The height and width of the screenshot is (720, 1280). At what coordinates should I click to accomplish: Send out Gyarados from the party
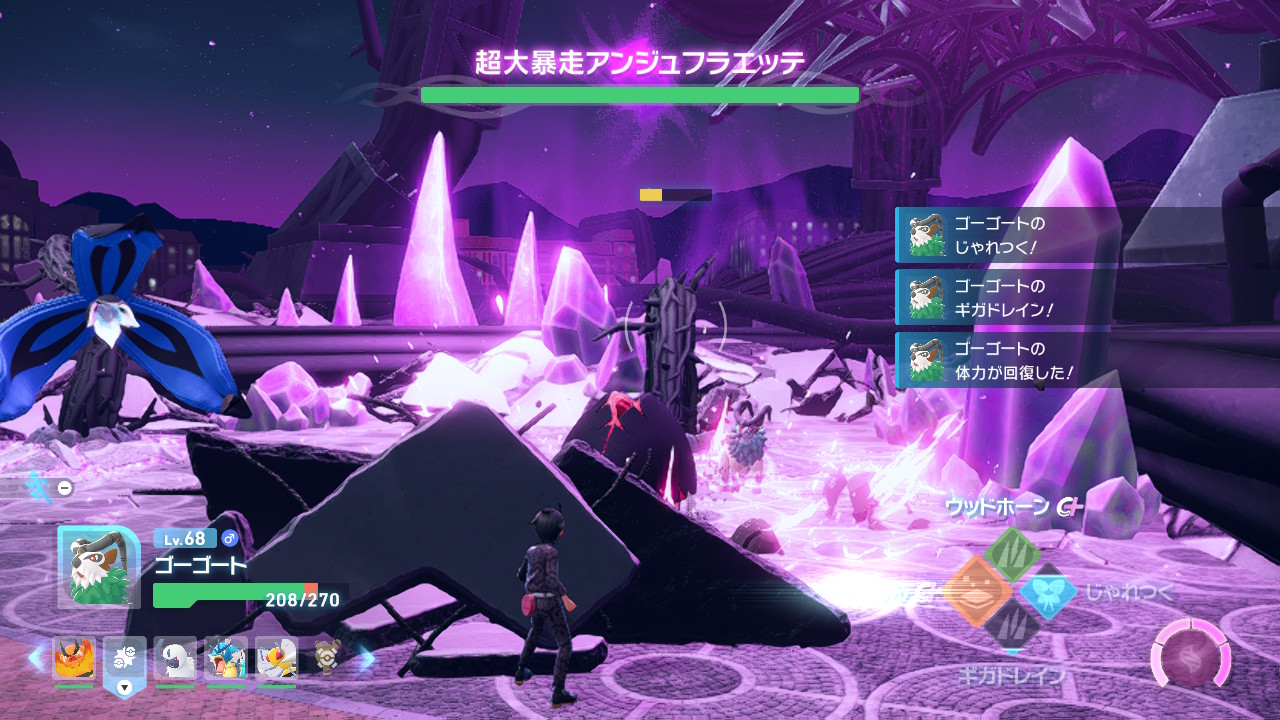[226, 659]
